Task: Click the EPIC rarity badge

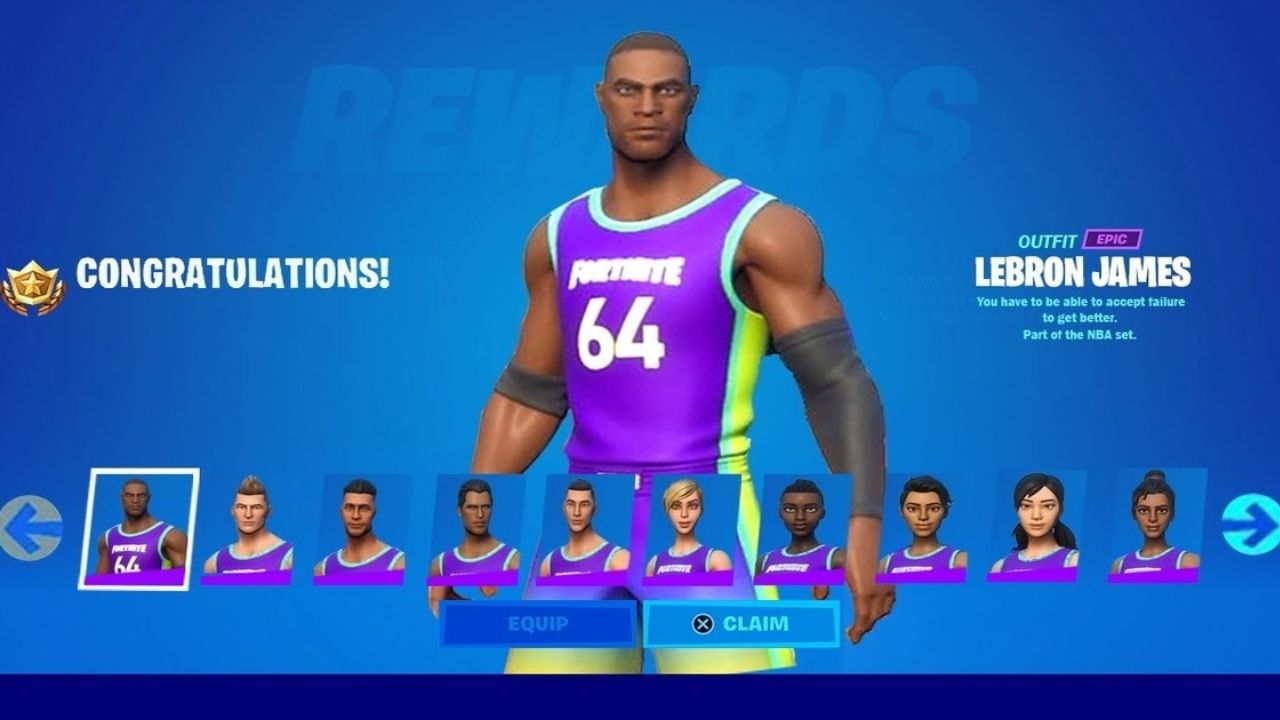Action: pyautogui.click(x=1110, y=240)
